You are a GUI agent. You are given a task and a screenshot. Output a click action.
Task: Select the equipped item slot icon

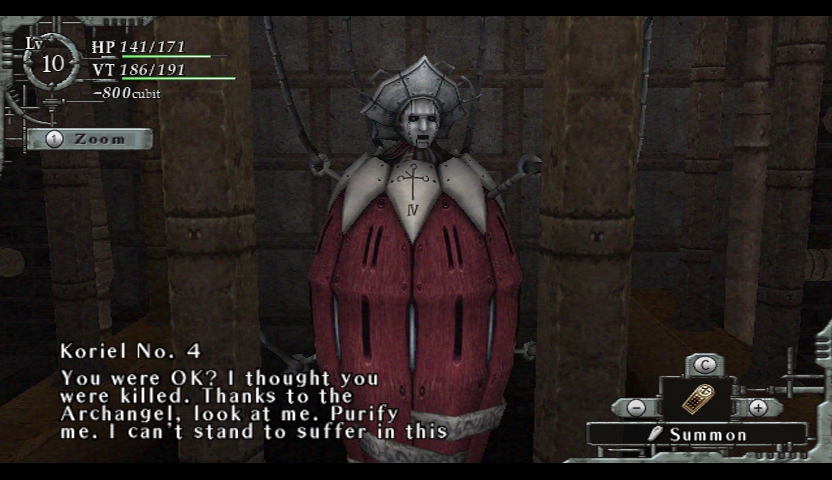tap(696, 400)
